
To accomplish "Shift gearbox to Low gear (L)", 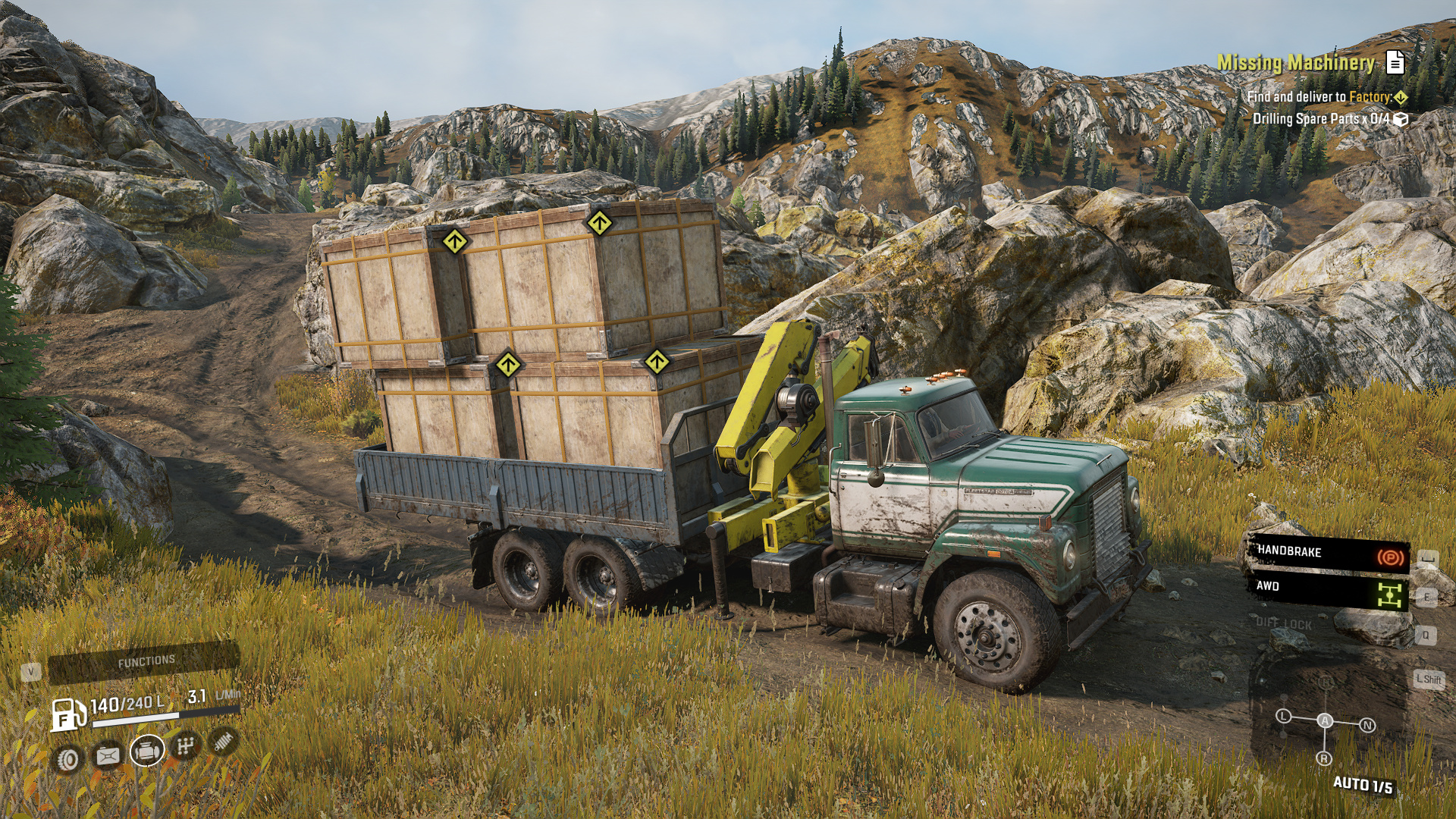I will pyautogui.click(x=1283, y=716).
